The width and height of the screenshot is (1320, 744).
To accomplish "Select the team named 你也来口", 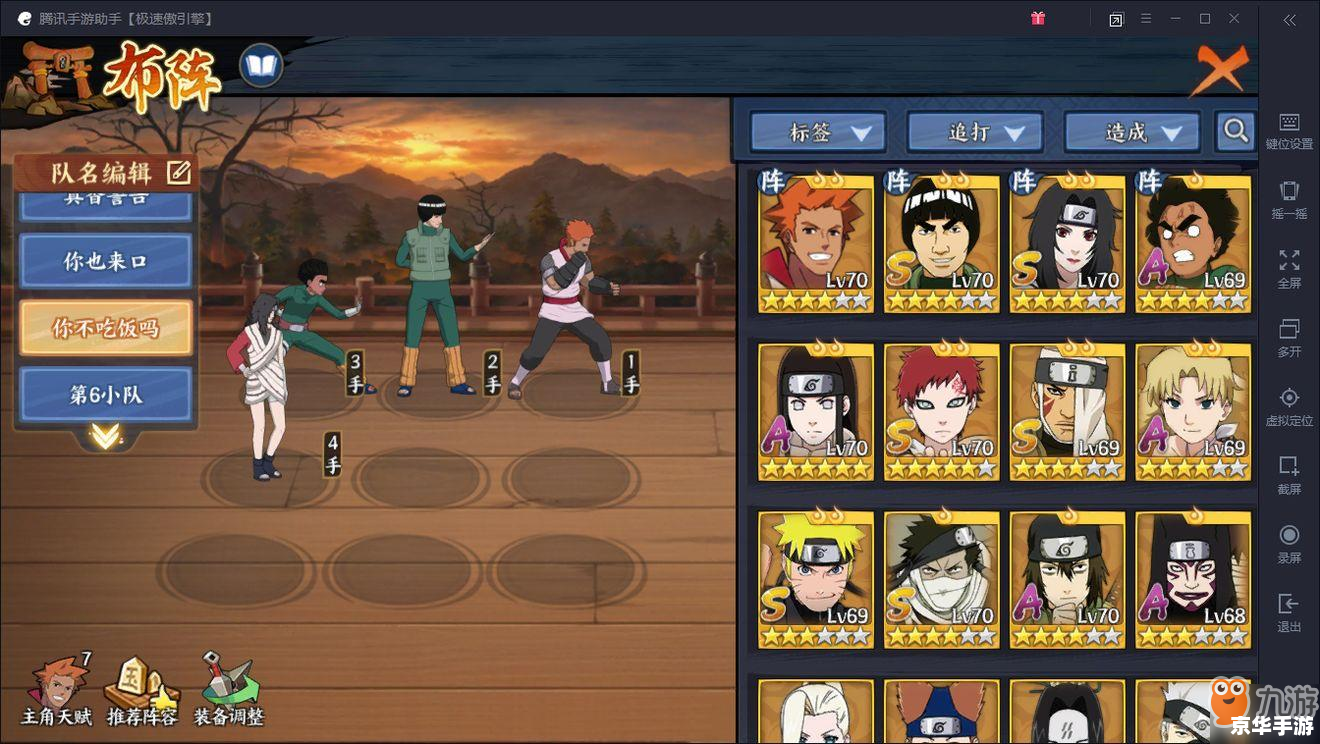I will [105, 261].
